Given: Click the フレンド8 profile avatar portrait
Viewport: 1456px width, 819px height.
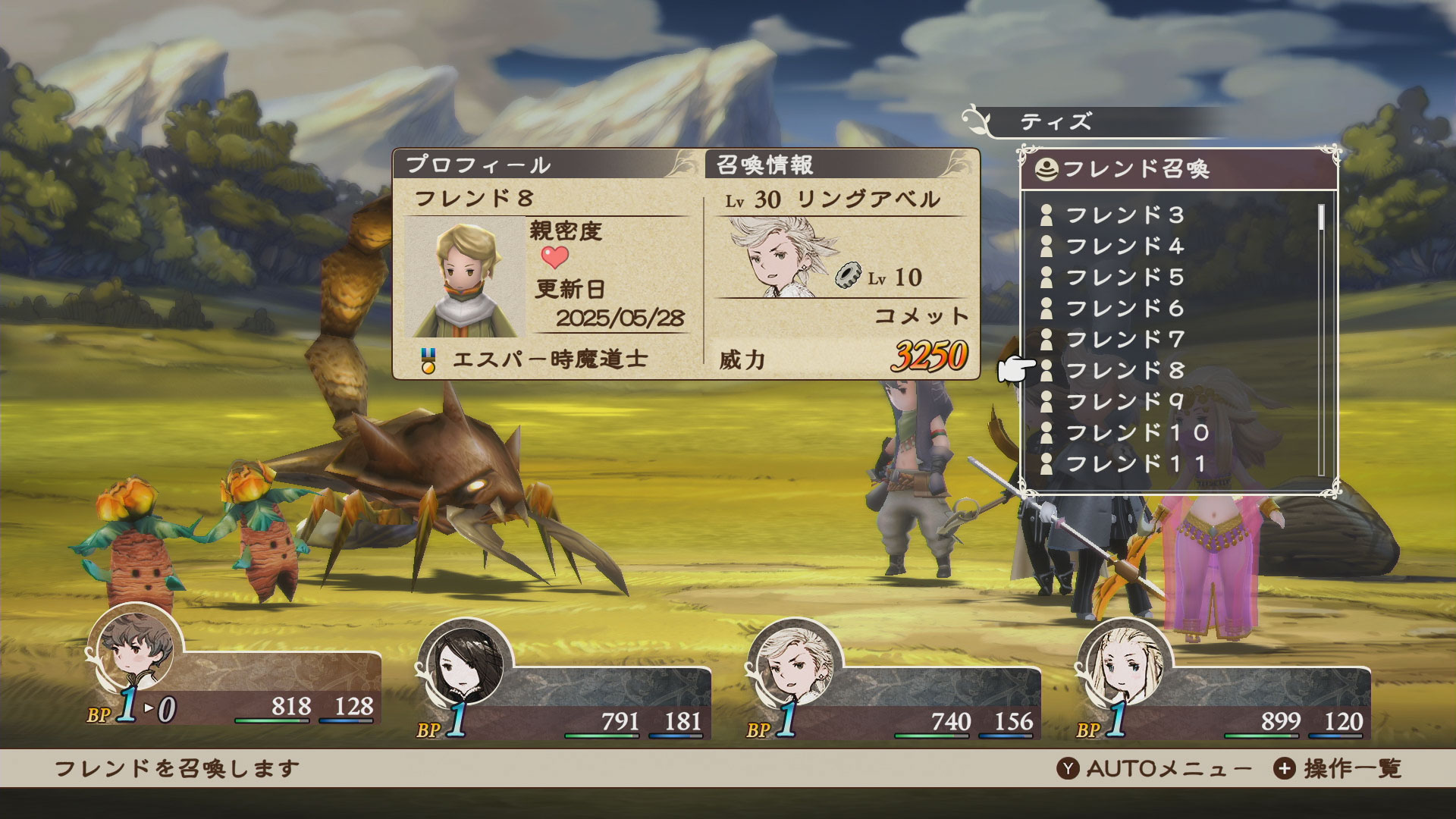Looking at the screenshot, I should [464, 278].
